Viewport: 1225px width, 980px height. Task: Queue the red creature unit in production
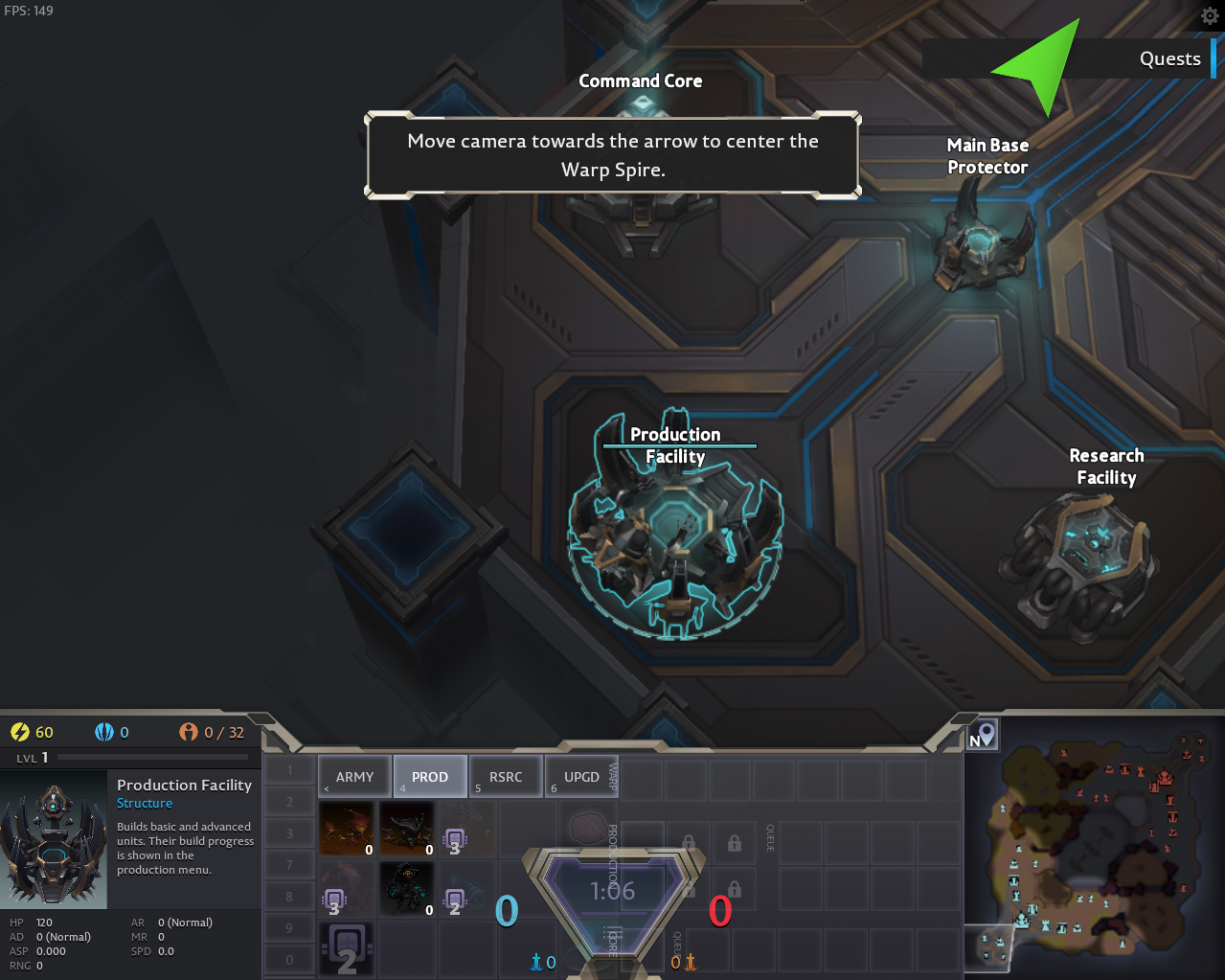[x=346, y=829]
